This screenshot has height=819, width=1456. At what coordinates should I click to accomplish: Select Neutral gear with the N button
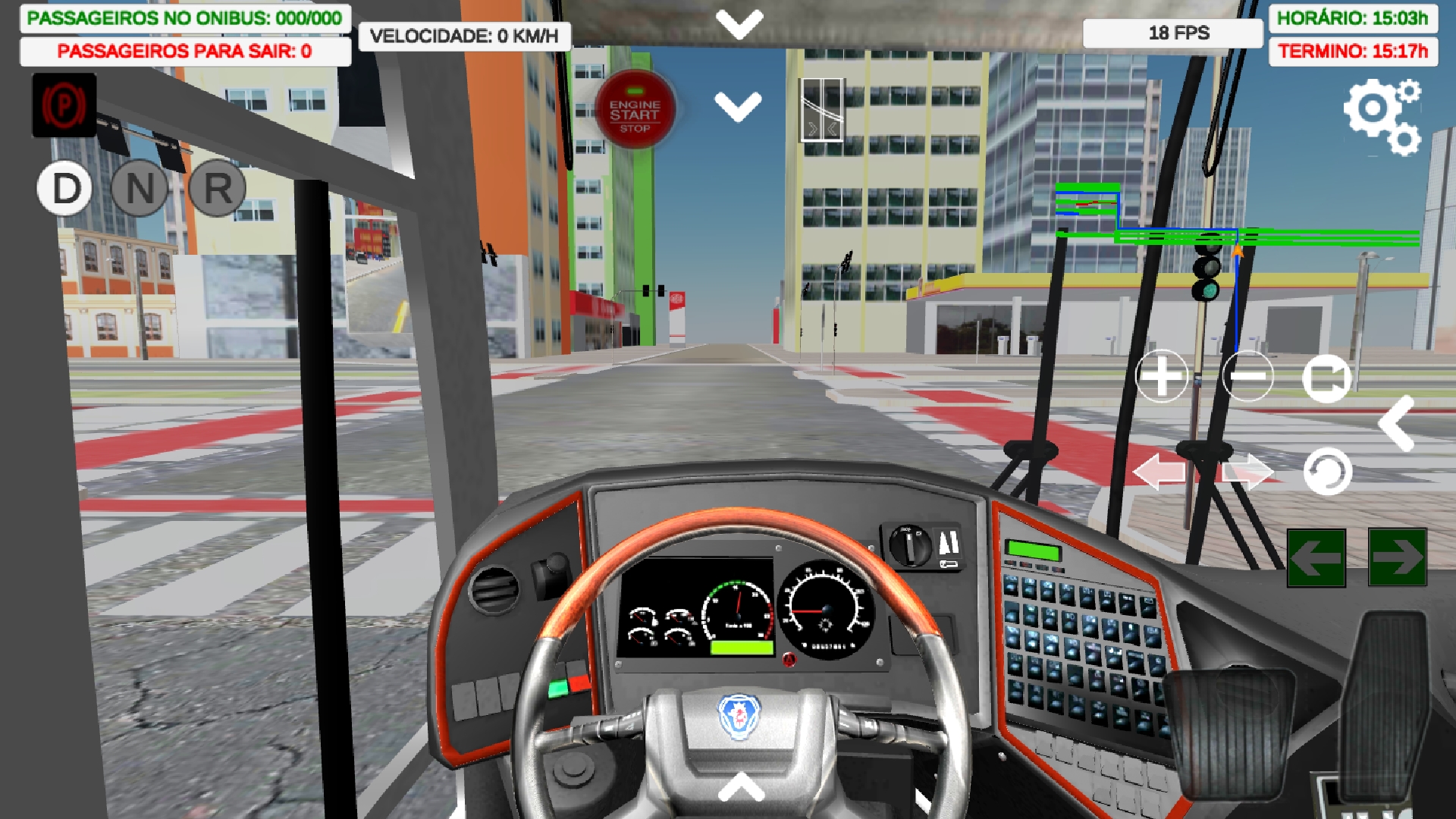point(140,190)
